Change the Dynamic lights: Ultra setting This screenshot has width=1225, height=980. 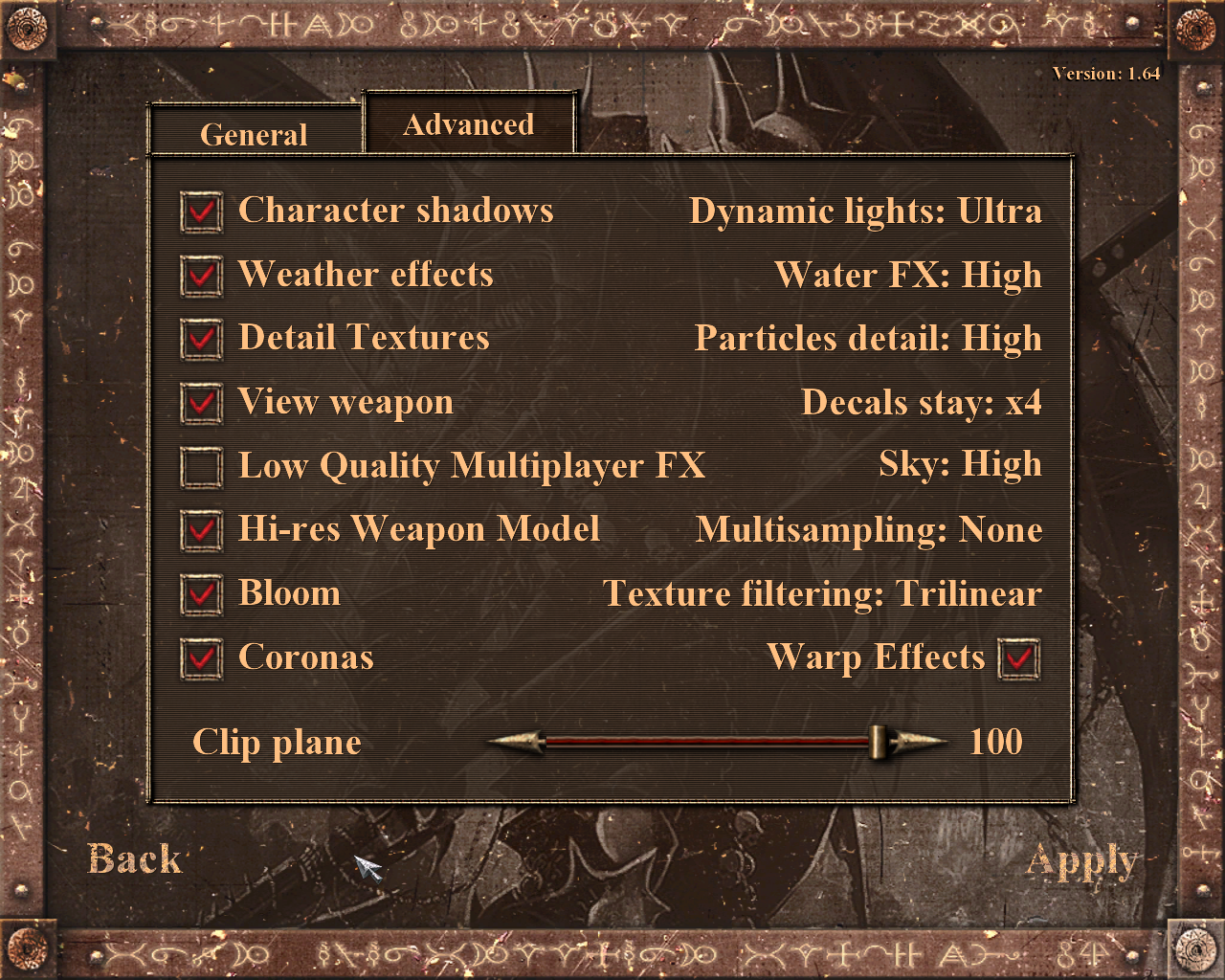(865, 212)
